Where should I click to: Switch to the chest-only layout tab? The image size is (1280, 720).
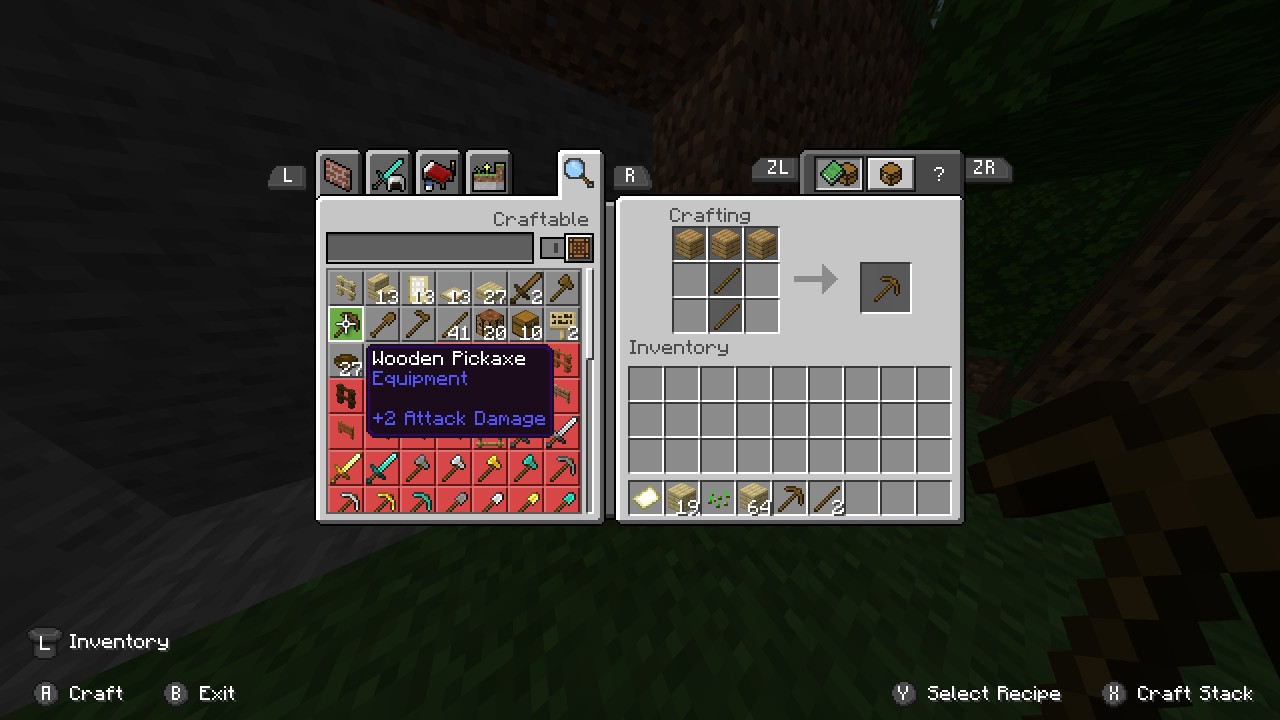(x=890, y=174)
